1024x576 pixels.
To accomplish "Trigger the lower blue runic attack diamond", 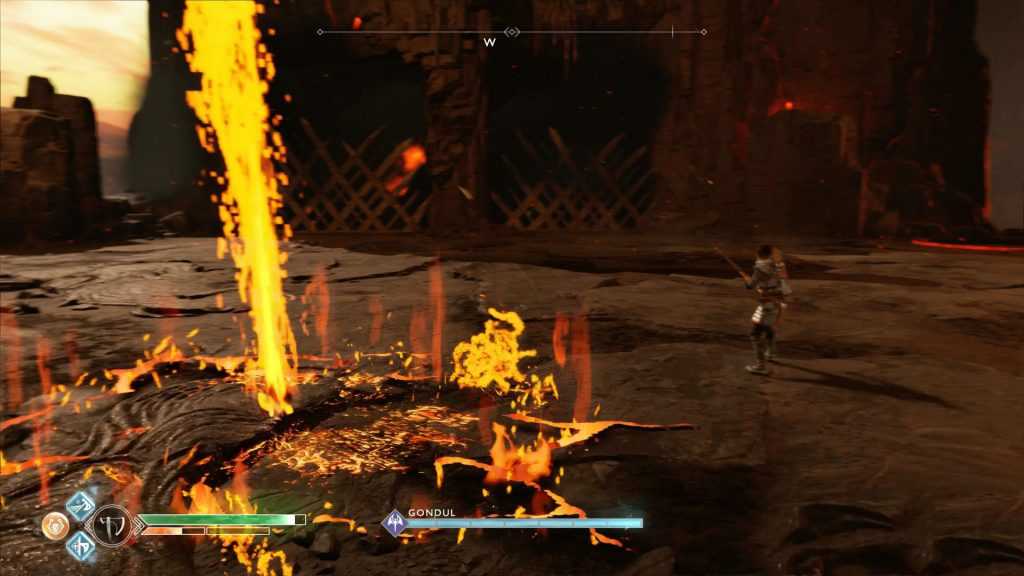I will coord(80,546).
